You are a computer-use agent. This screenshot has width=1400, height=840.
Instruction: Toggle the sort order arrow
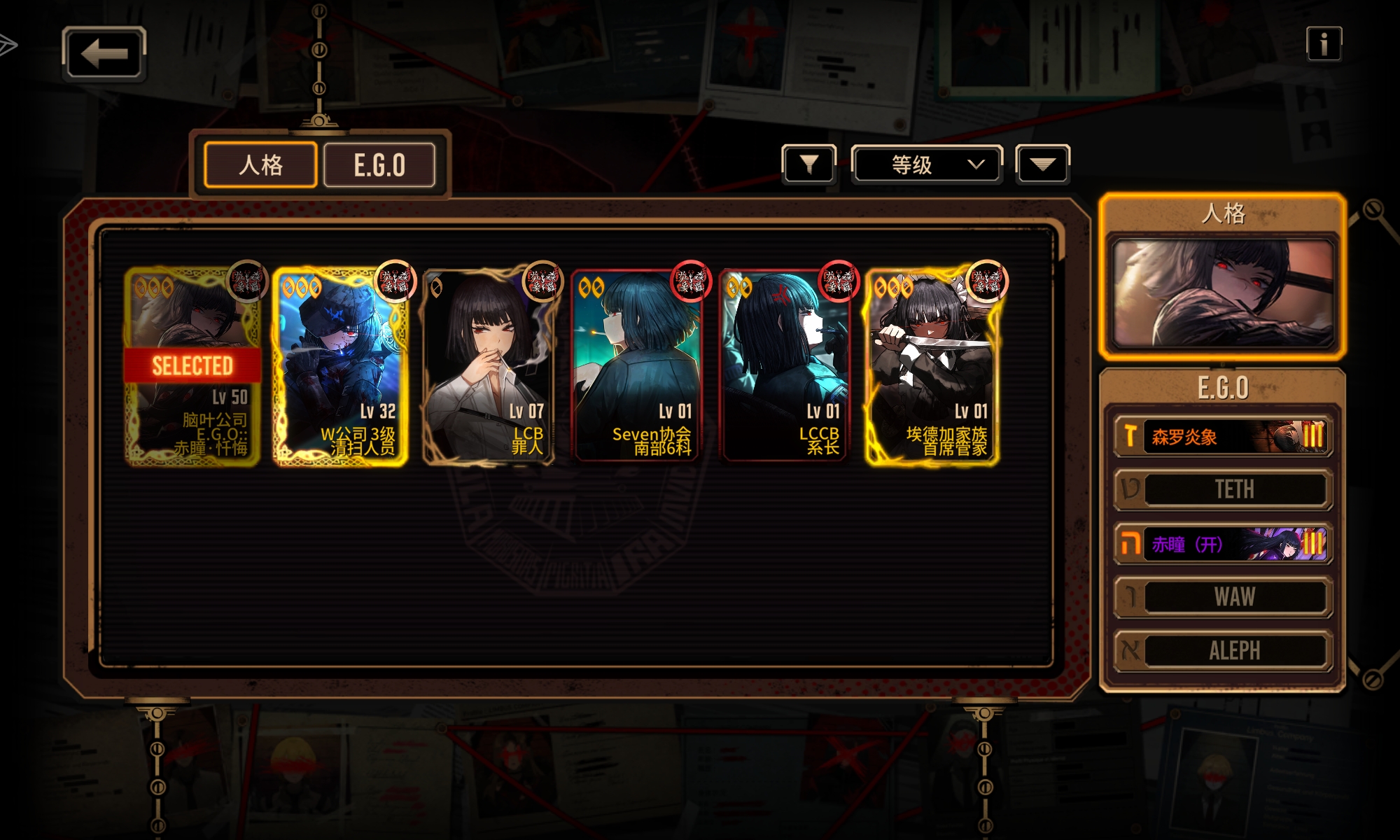pyautogui.click(x=1042, y=164)
